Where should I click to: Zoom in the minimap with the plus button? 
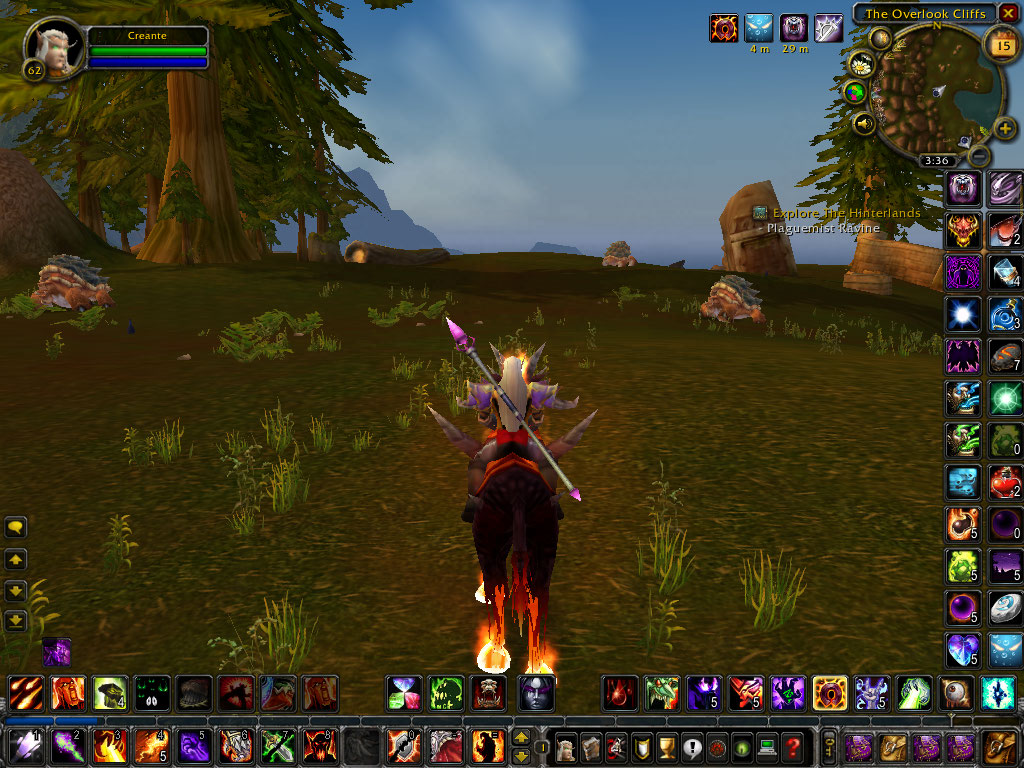[1005, 129]
